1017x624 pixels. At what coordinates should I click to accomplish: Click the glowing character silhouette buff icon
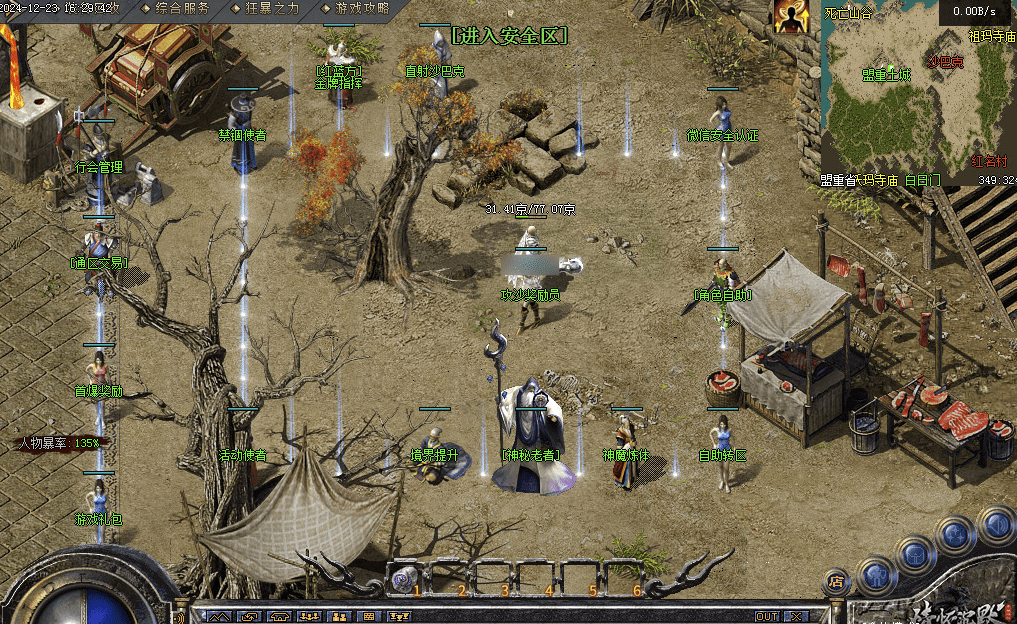pyautogui.click(x=791, y=17)
